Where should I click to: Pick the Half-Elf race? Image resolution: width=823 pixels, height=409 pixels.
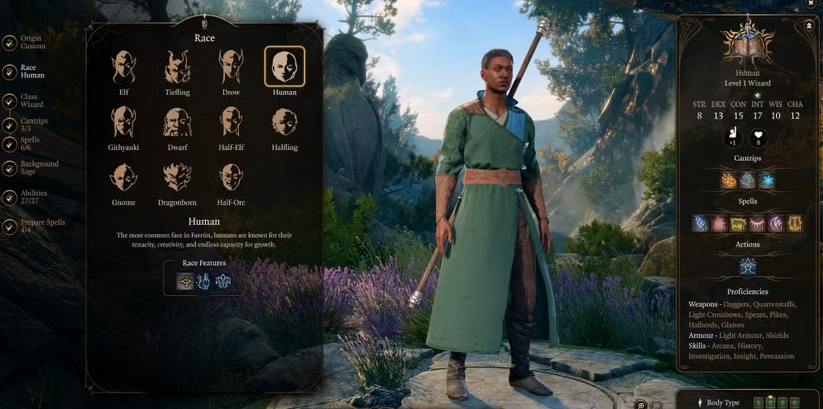[231, 123]
